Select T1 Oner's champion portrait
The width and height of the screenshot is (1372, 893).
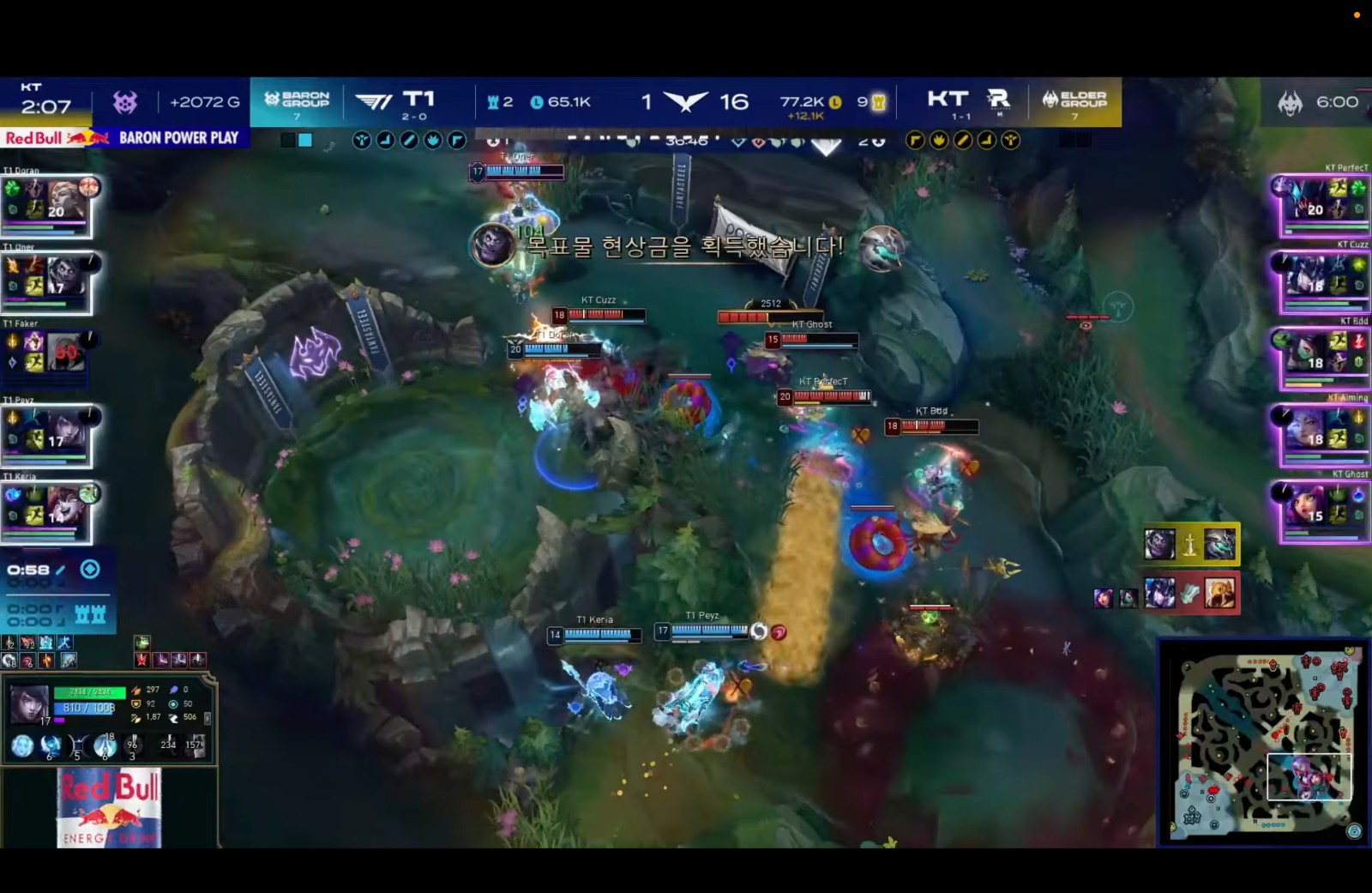(x=68, y=278)
